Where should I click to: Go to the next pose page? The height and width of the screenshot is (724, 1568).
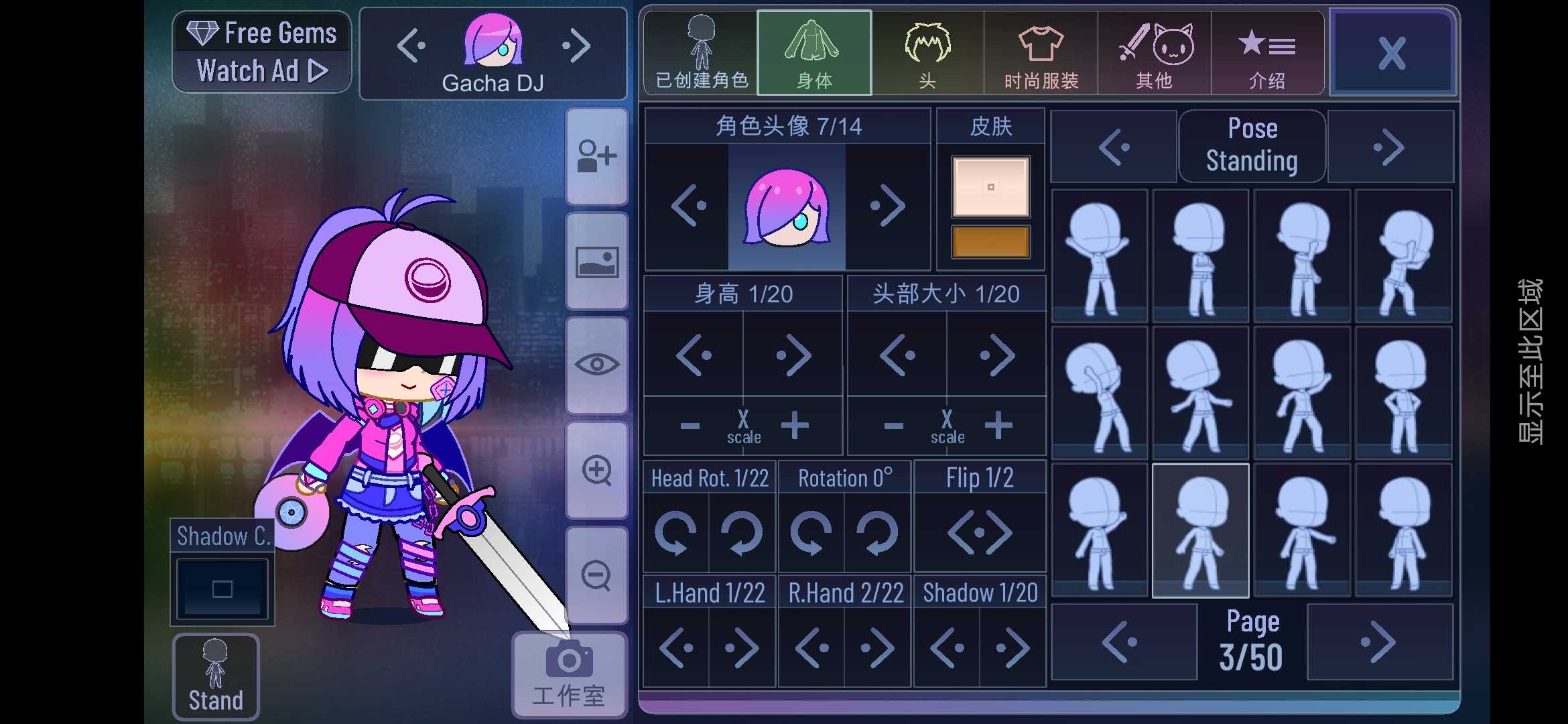(1379, 640)
